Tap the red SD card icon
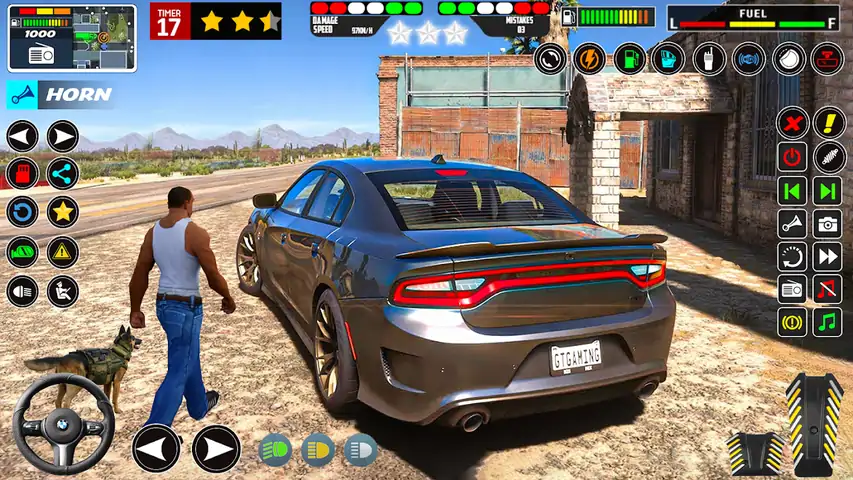 pos(22,173)
